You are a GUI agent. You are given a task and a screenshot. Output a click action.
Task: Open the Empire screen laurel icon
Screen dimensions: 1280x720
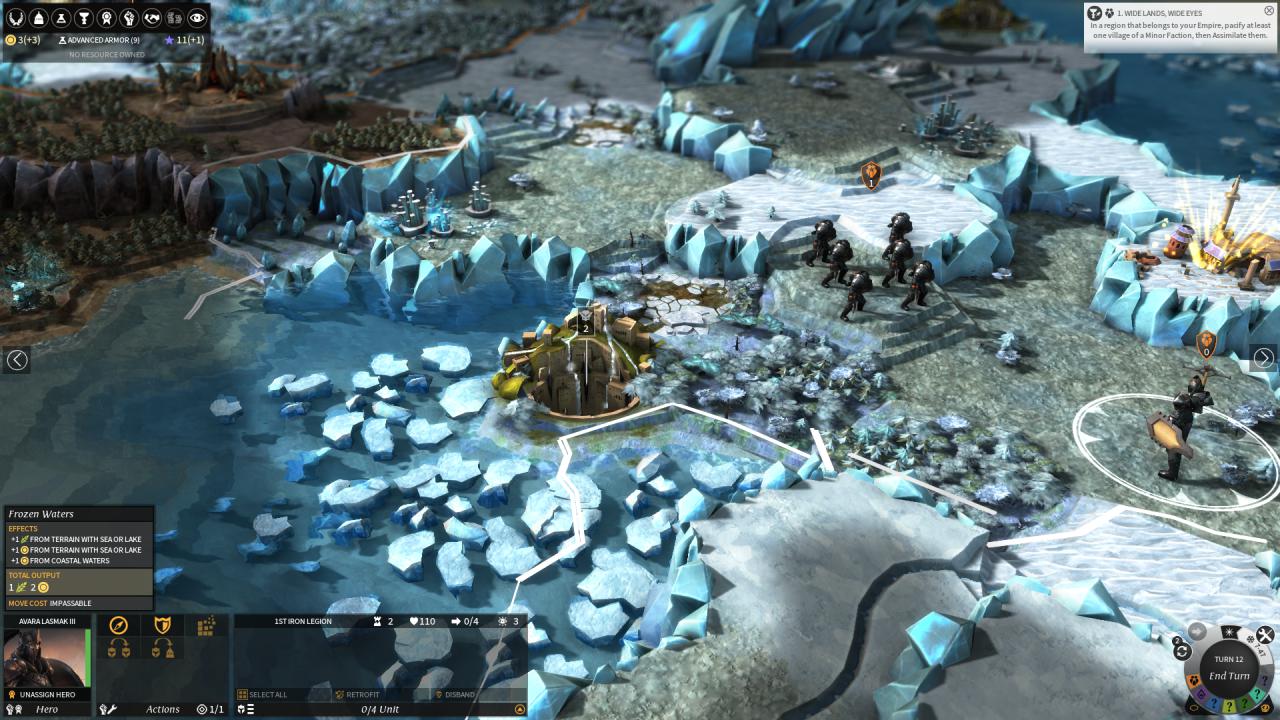pyautogui.click(x=16, y=17)
